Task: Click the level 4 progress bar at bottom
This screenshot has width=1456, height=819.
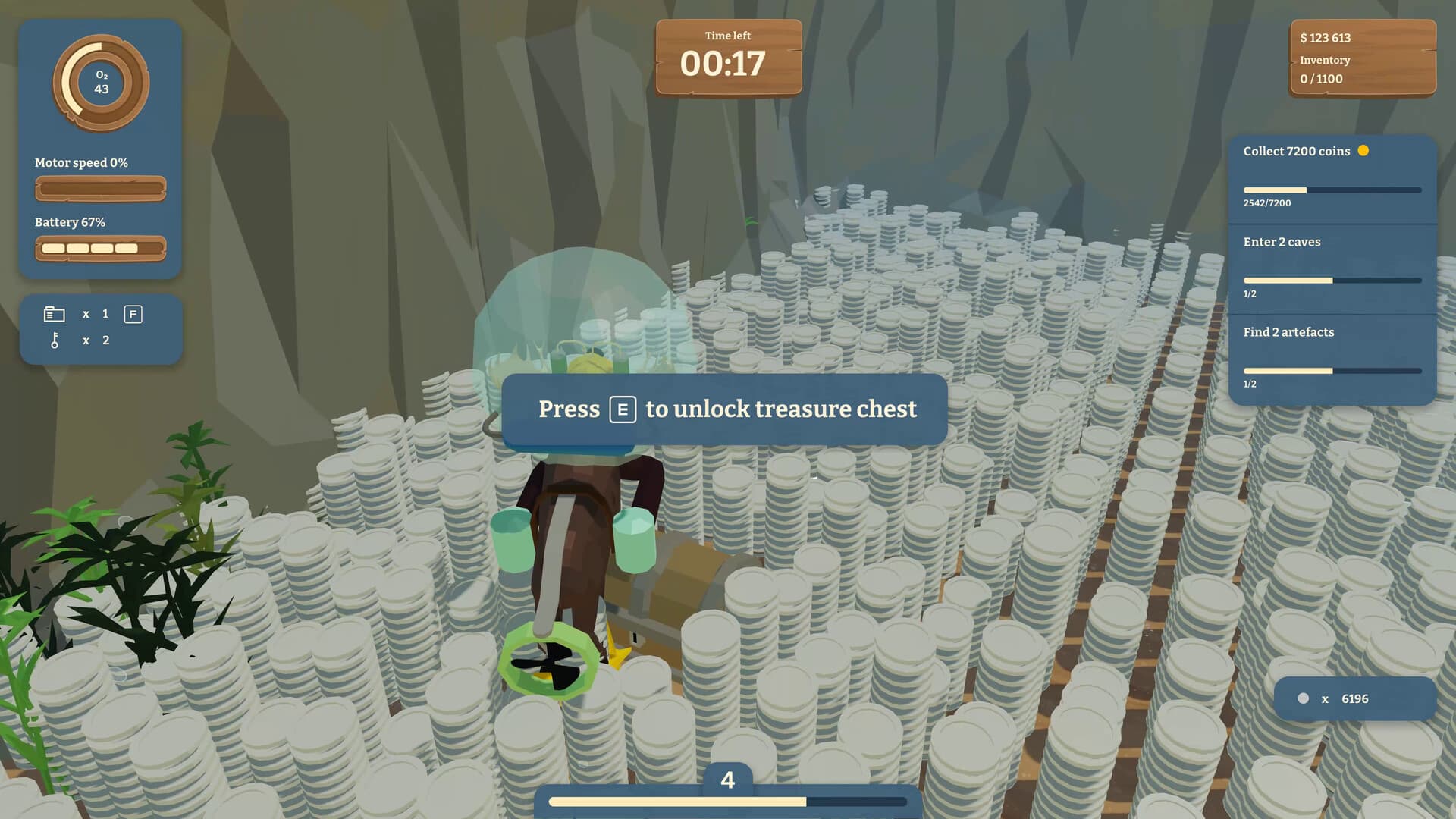Action: (x=728, y=801)
